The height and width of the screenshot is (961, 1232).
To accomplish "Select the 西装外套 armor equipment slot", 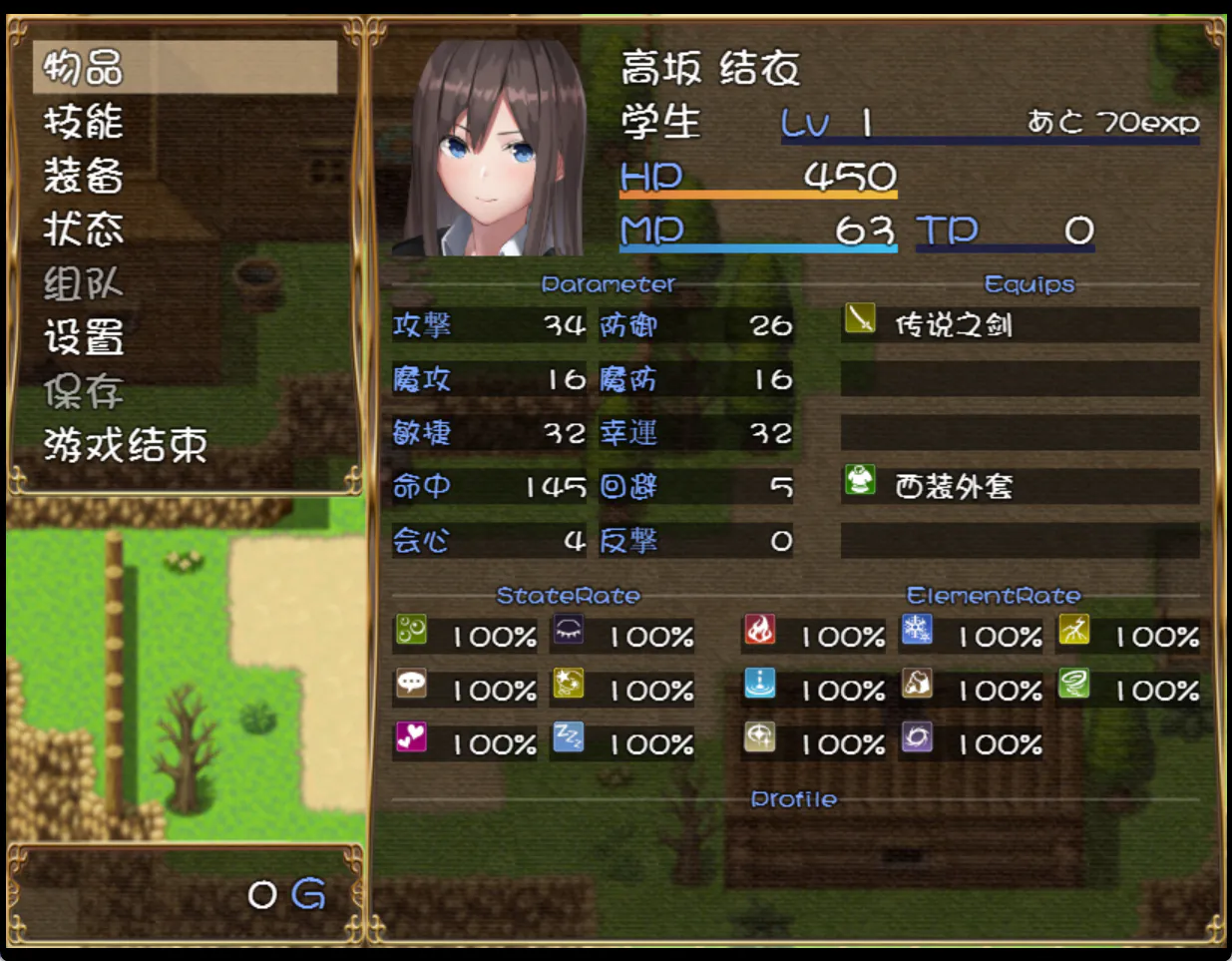I will 1019,486.
